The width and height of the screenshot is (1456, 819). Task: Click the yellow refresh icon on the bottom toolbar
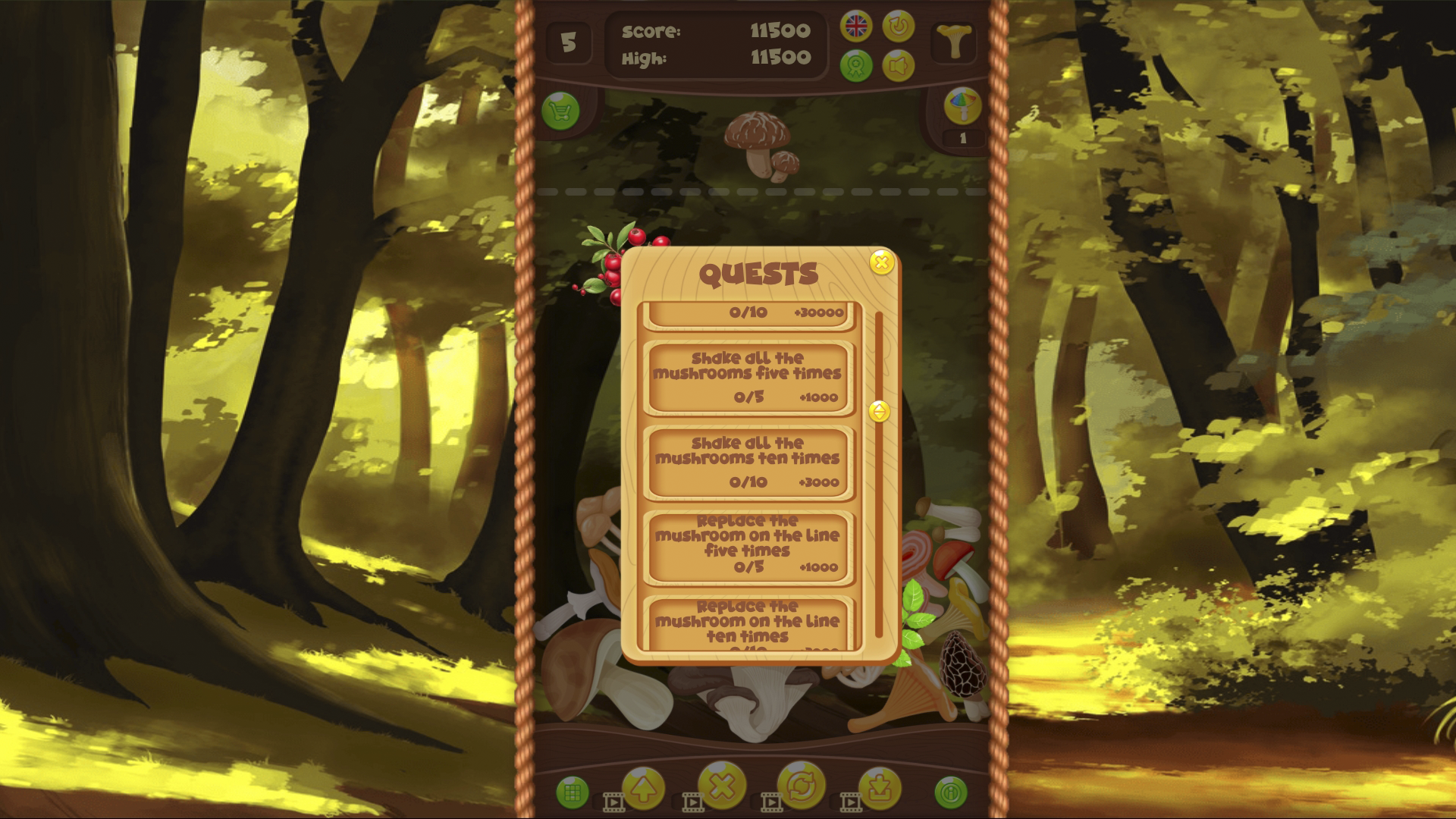[x=802, y=789]
